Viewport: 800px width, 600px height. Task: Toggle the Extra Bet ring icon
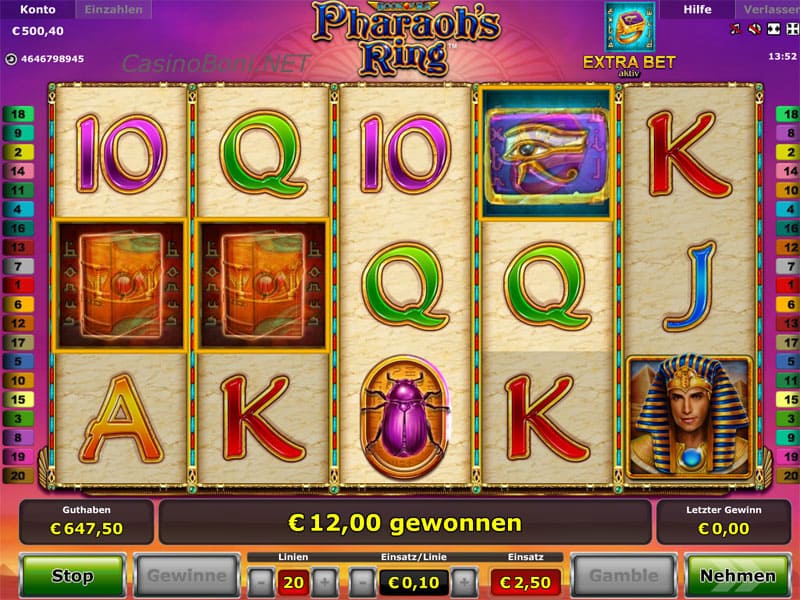[630, 28]
